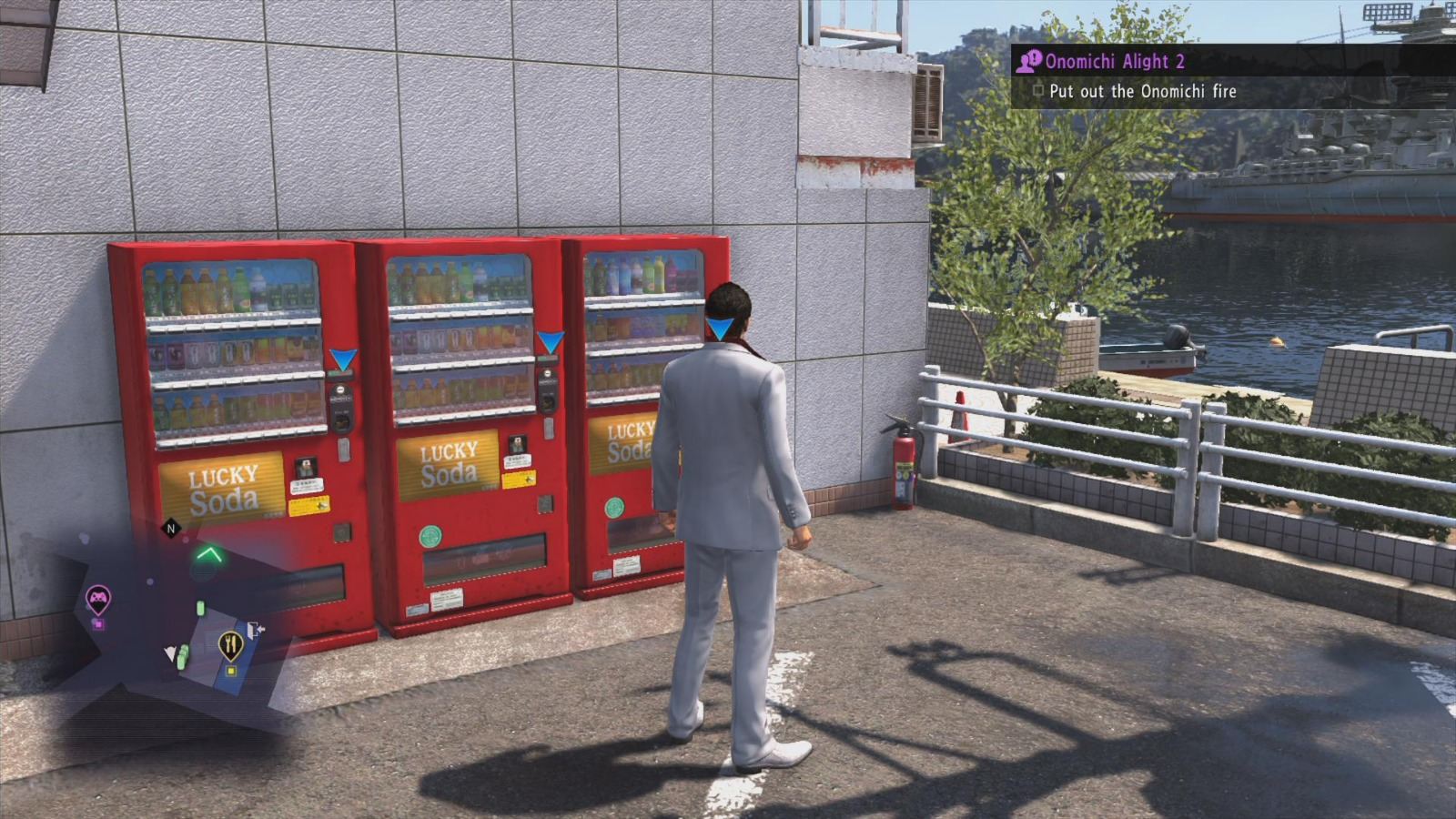Click the black N compass marker on minimap
The image size is (1456, 819).
(170, 527)
